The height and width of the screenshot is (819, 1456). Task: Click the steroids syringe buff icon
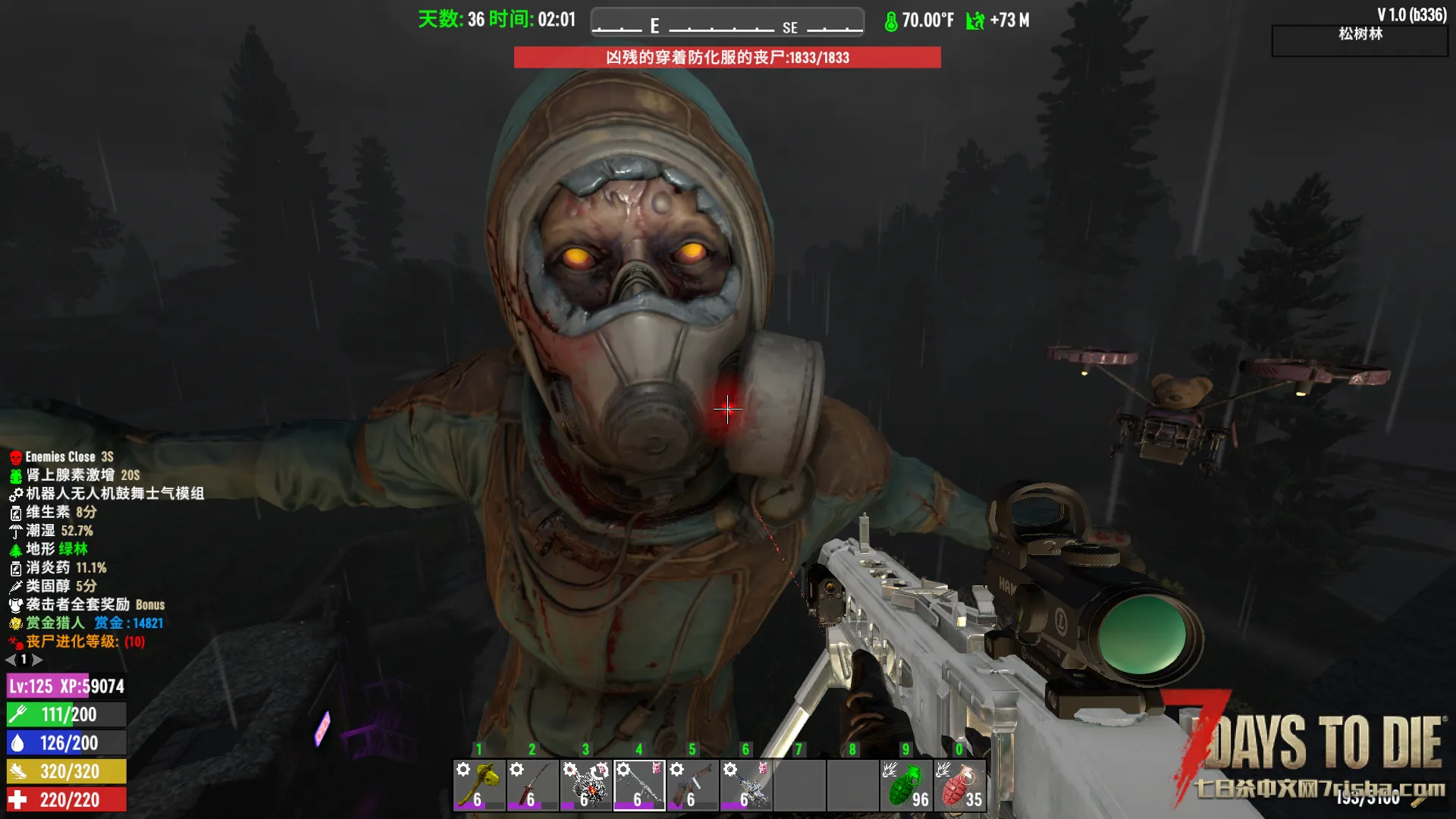click(x=15, y=586)
